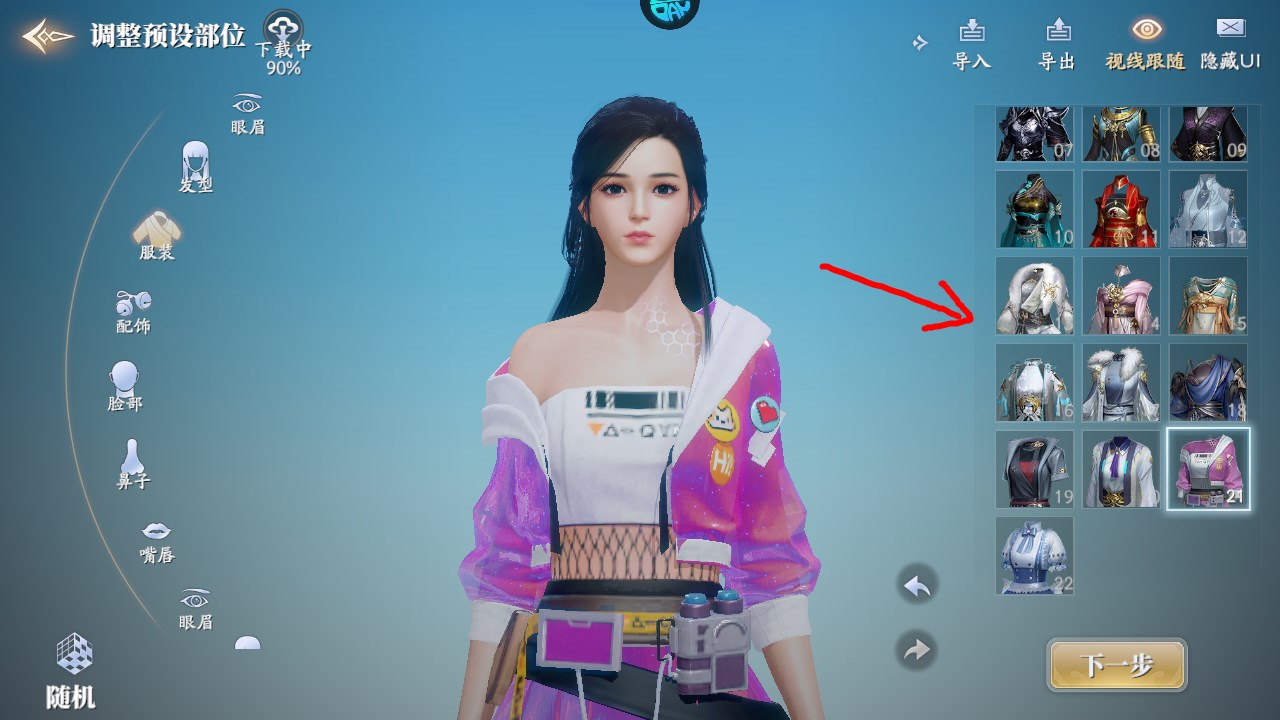Redo the change with right arrow
This screenshot has height=720, width=1280.
(x=916, y=650)
